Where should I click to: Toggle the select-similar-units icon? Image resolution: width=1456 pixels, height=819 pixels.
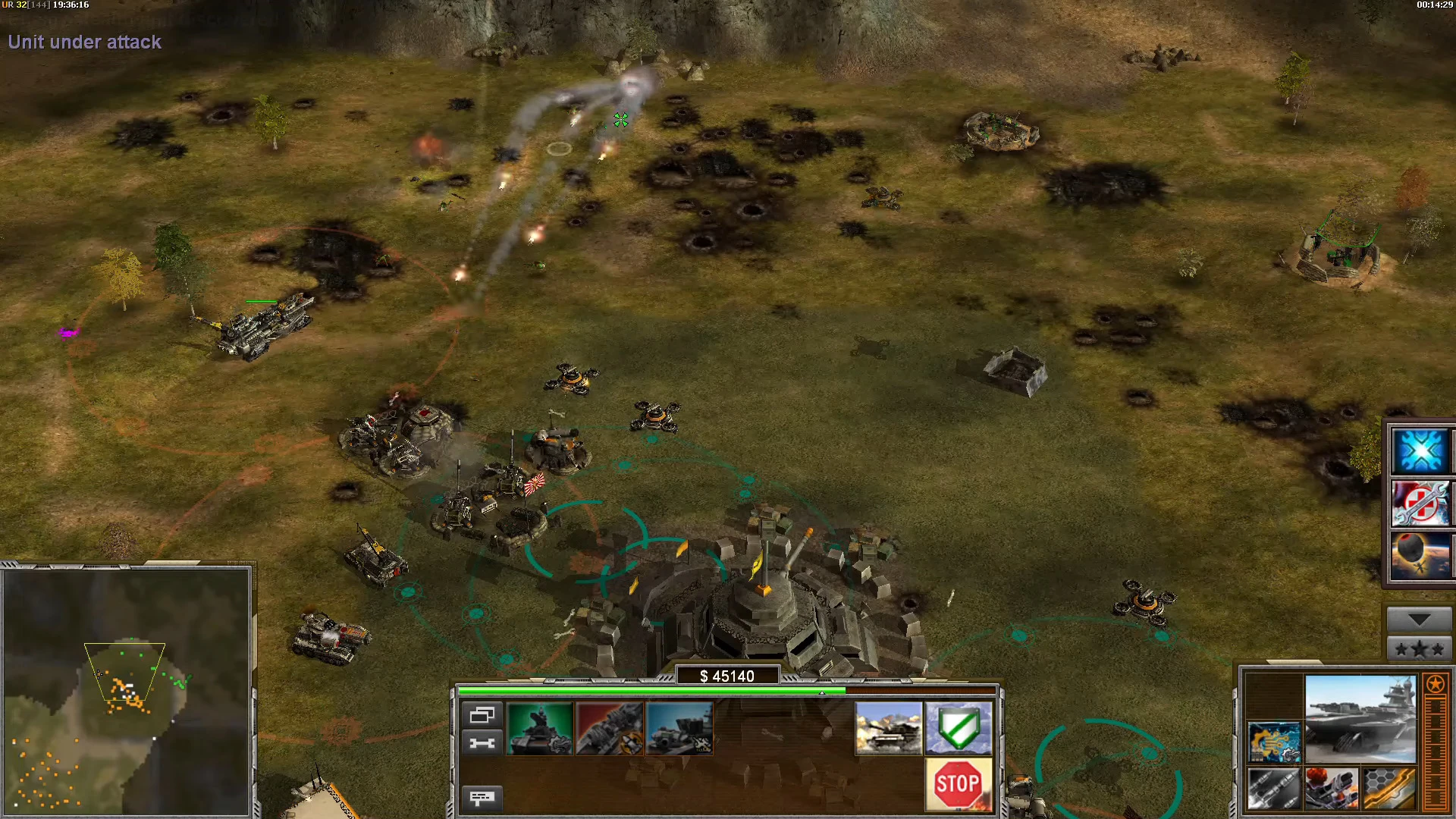483,714
